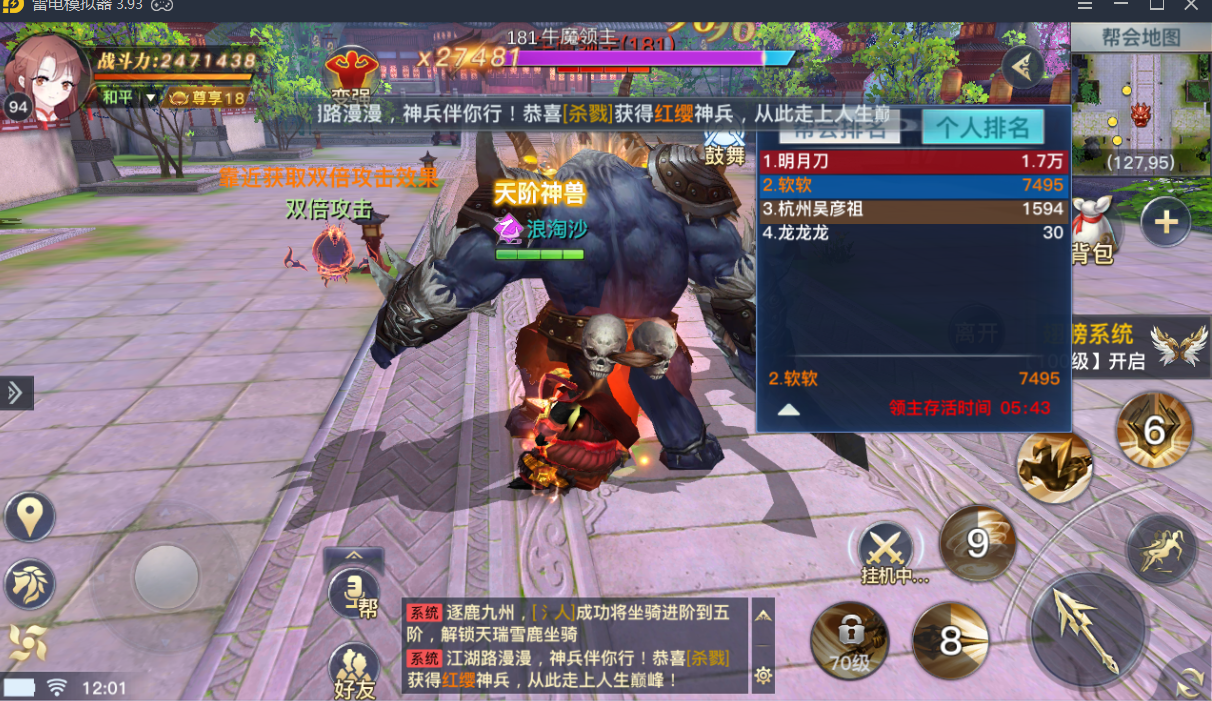Use the spear basic attack button
The image size is (1212, 701).
pos(1088,628)
